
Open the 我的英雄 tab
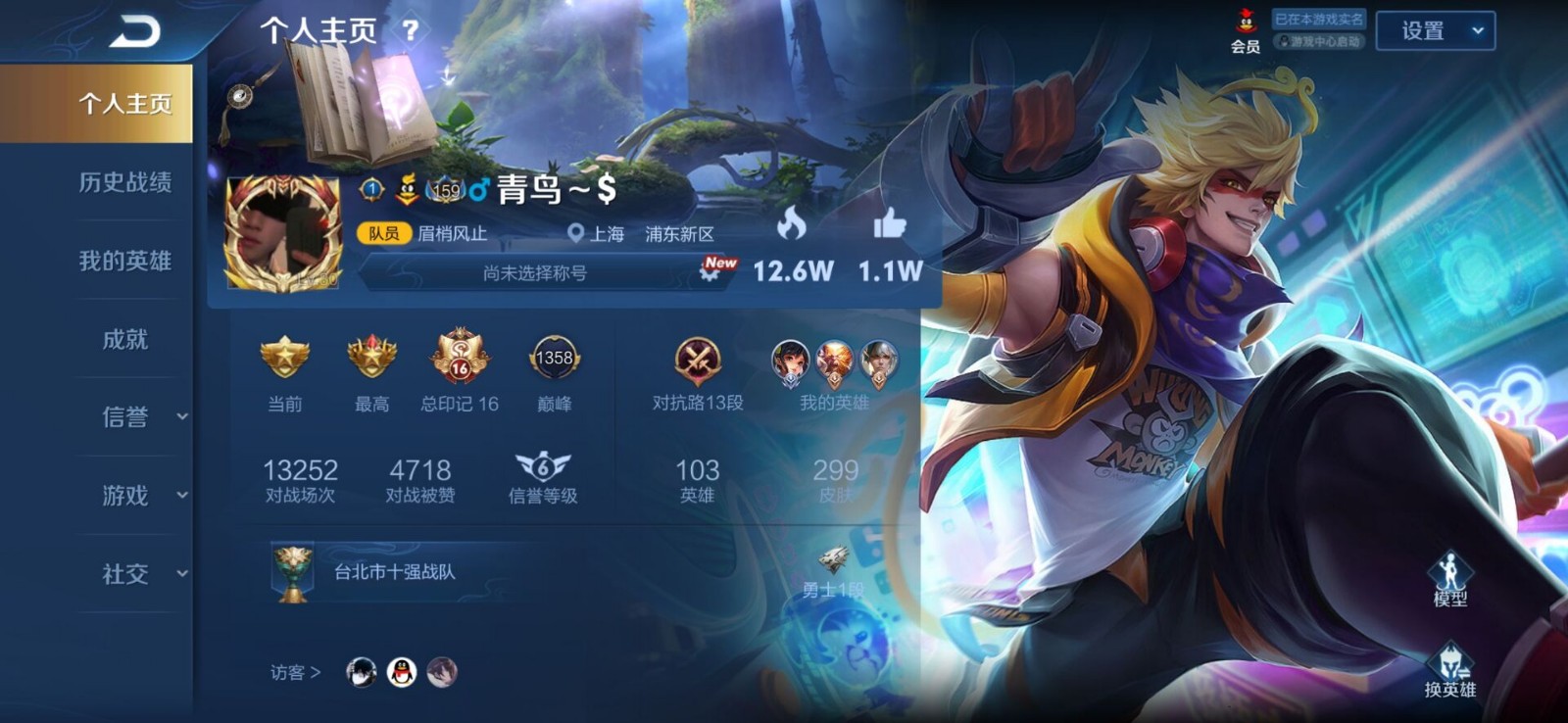click(x=124, y=261)
